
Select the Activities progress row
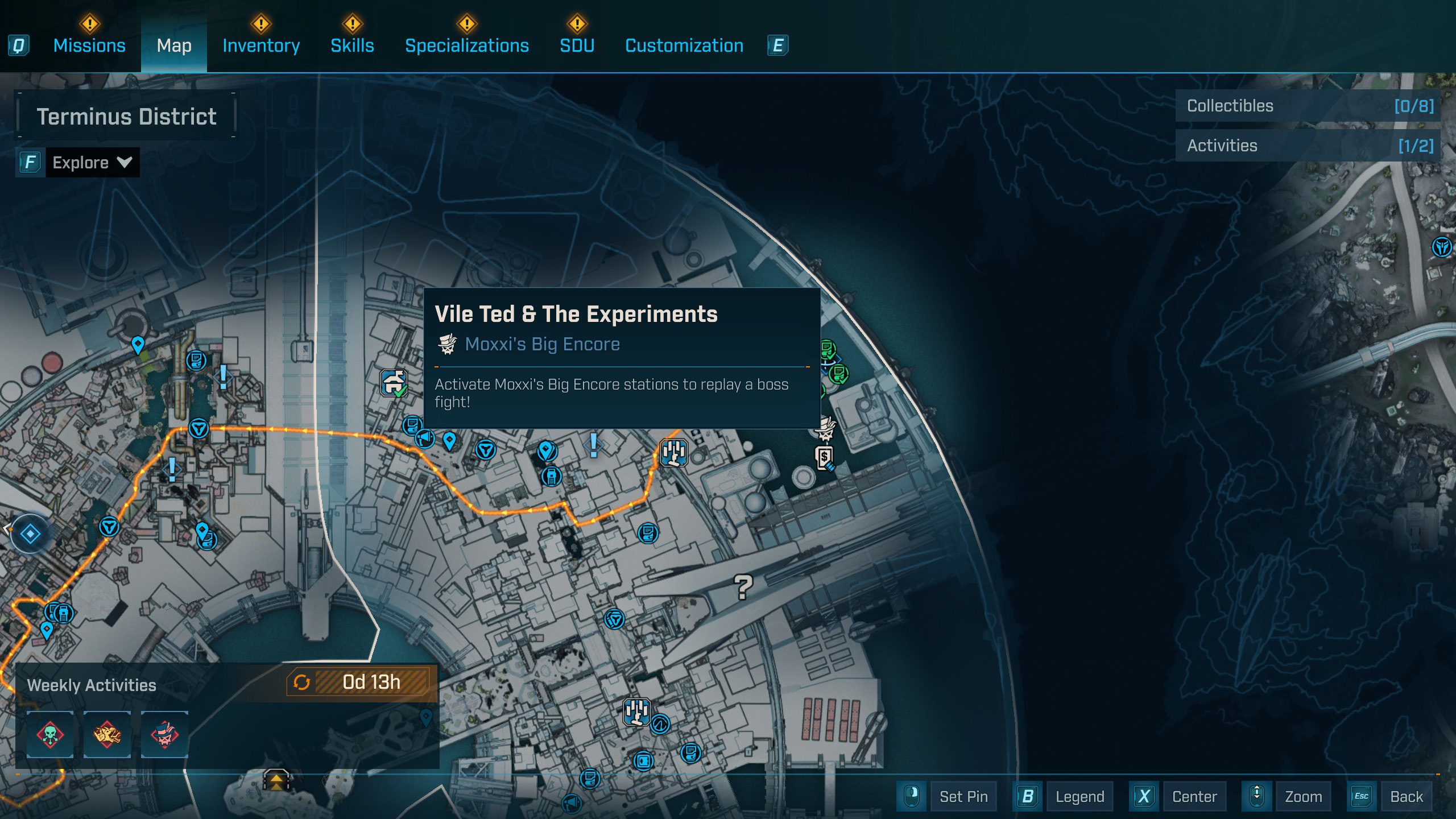1308,146
